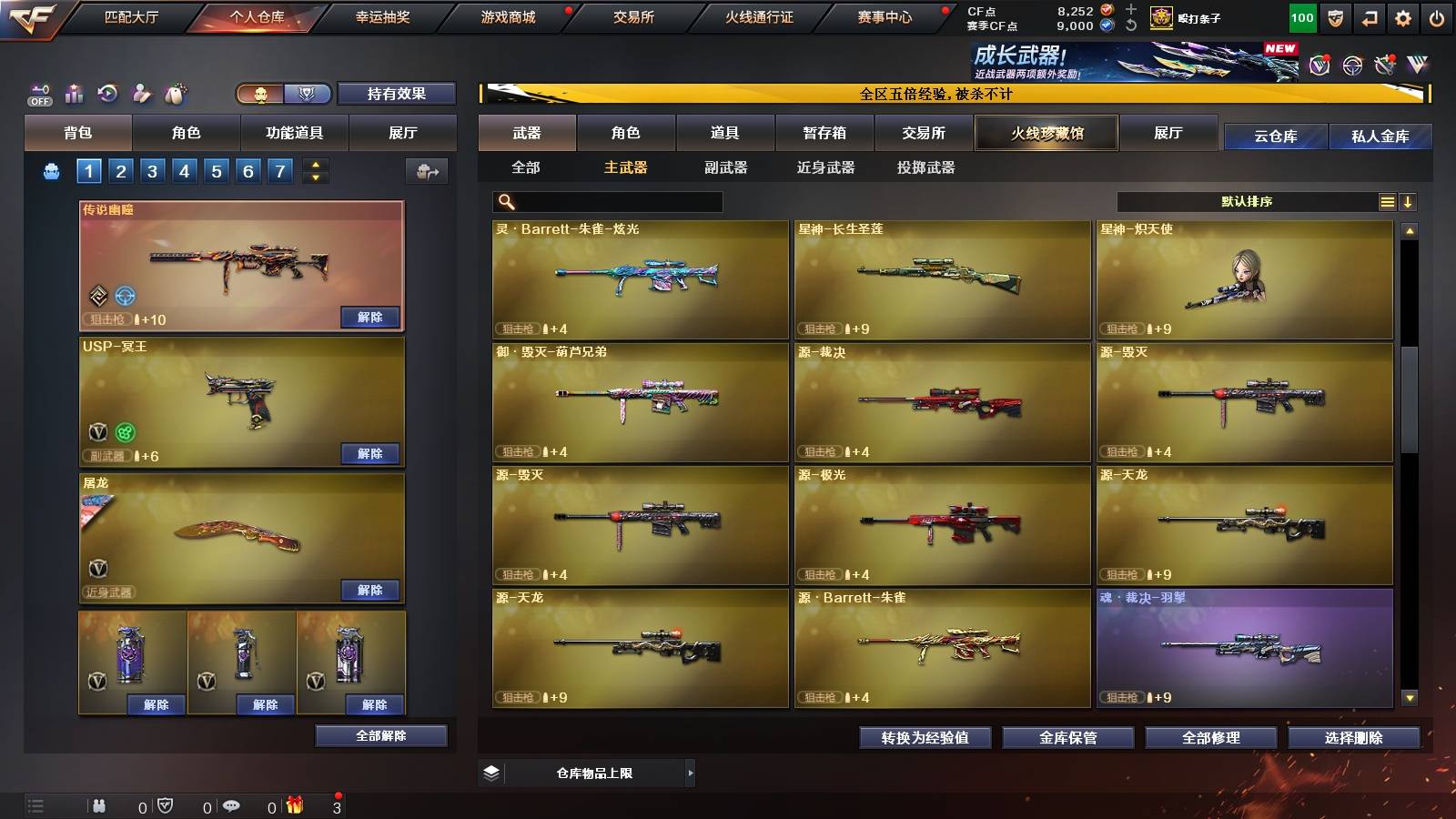
Task: Toggle the OFF key switch above the backpack
Action: pos(39,93)
